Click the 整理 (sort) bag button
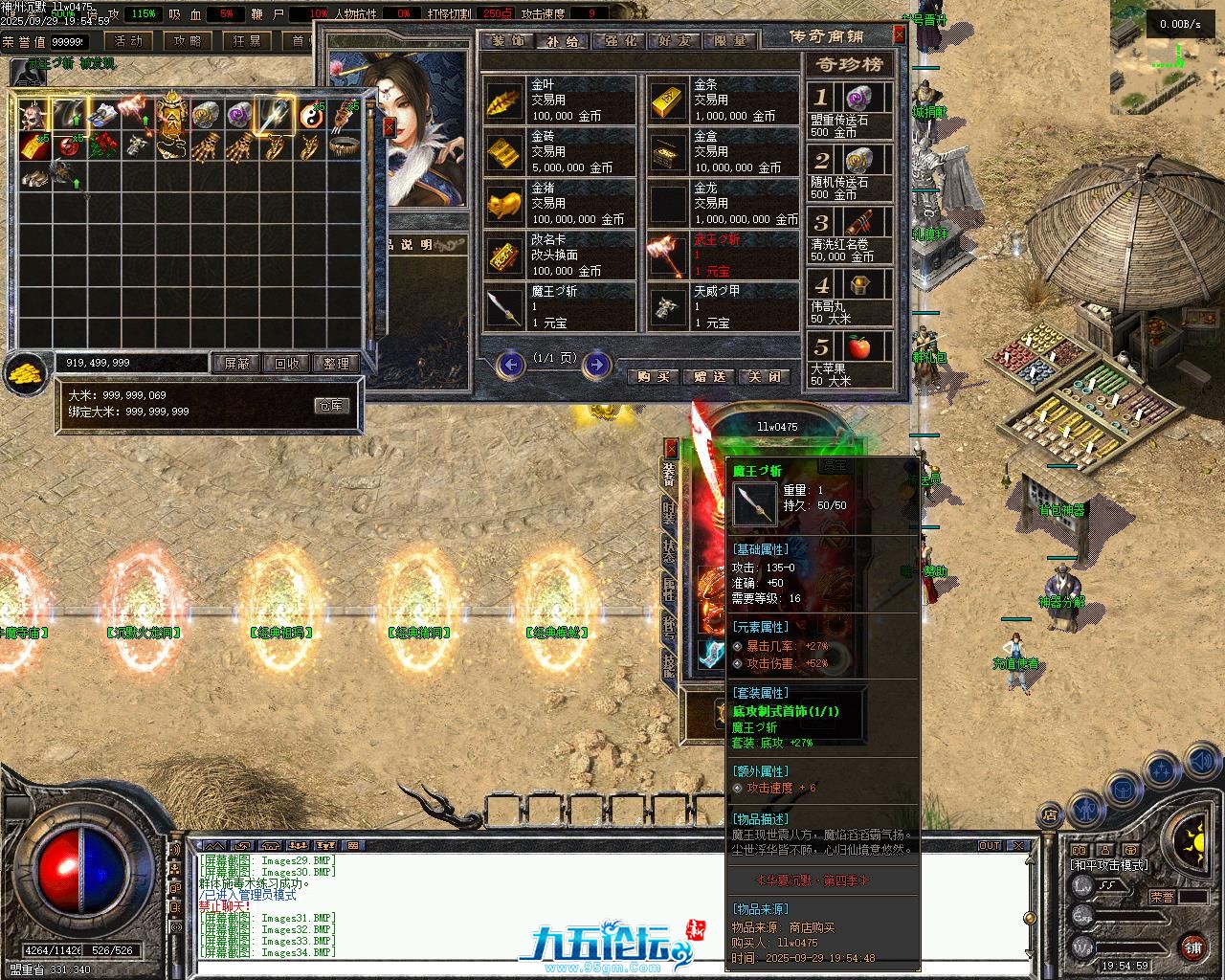This screenshot has width=1225, height=980. (336, 364)
